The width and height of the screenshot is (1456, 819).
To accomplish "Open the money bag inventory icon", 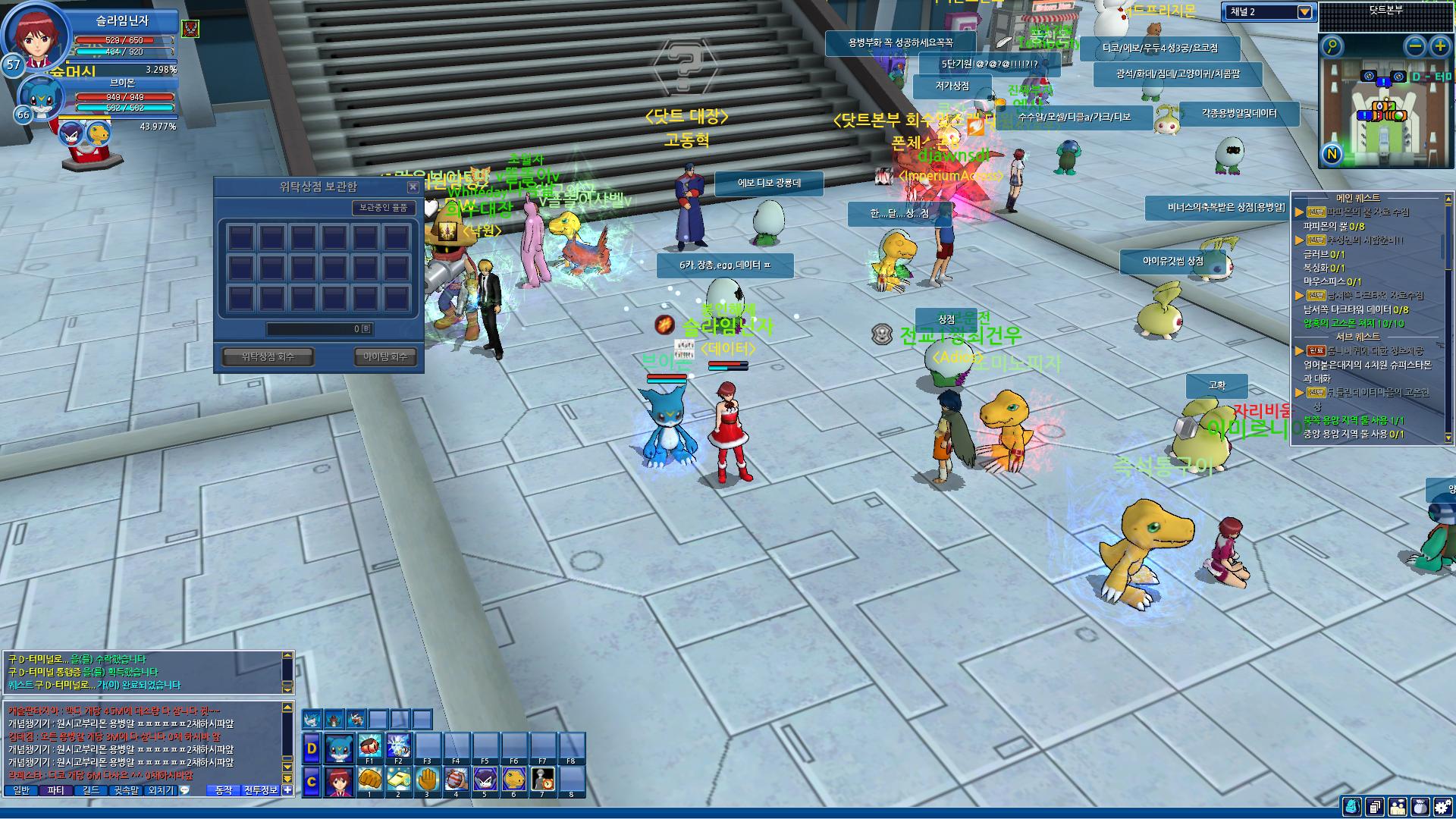I will pyautogui.click(x=1420, y=807).
